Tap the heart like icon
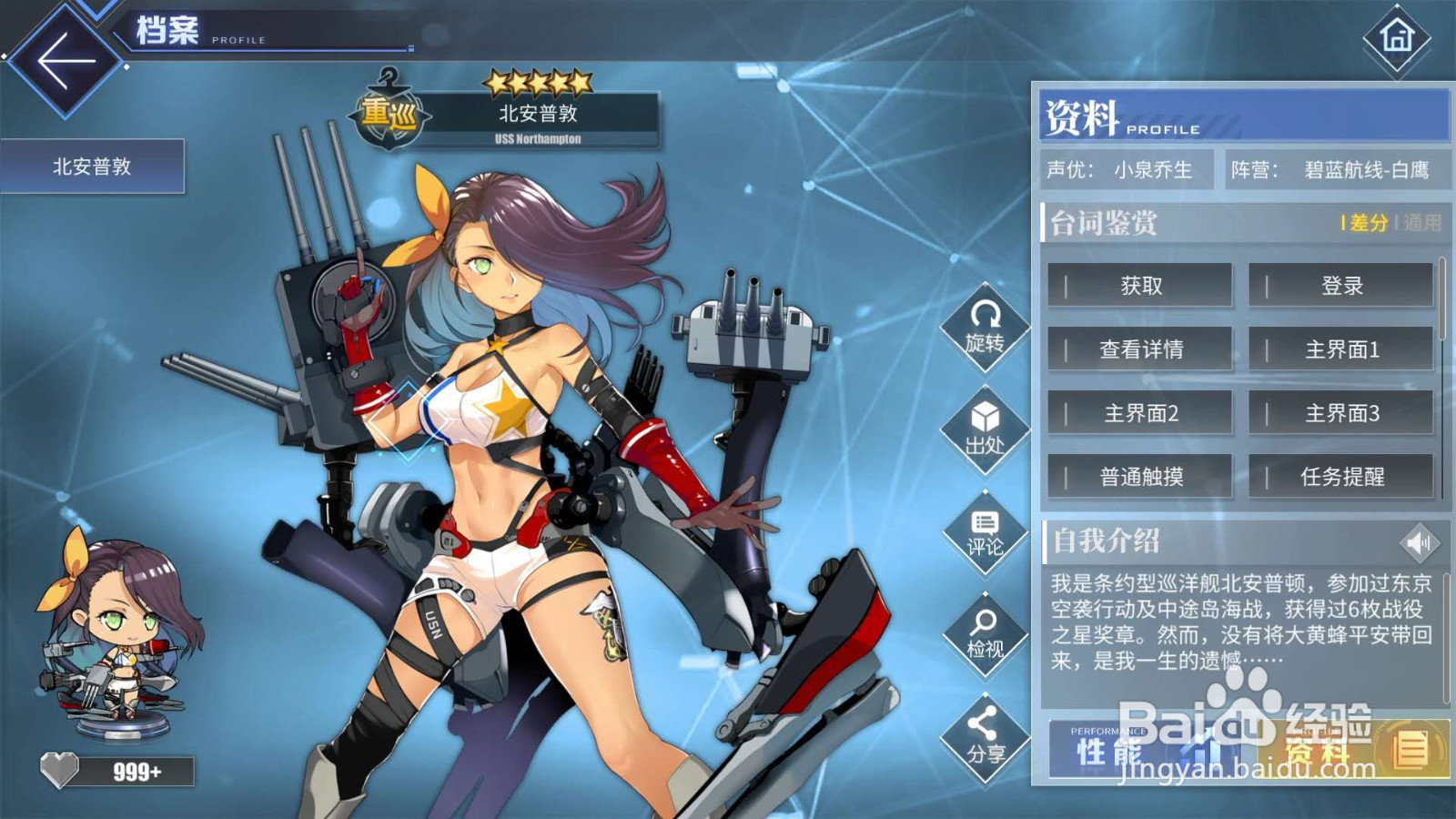The width and height of the screenshot is (1456, 819). (x=60, y=771)
